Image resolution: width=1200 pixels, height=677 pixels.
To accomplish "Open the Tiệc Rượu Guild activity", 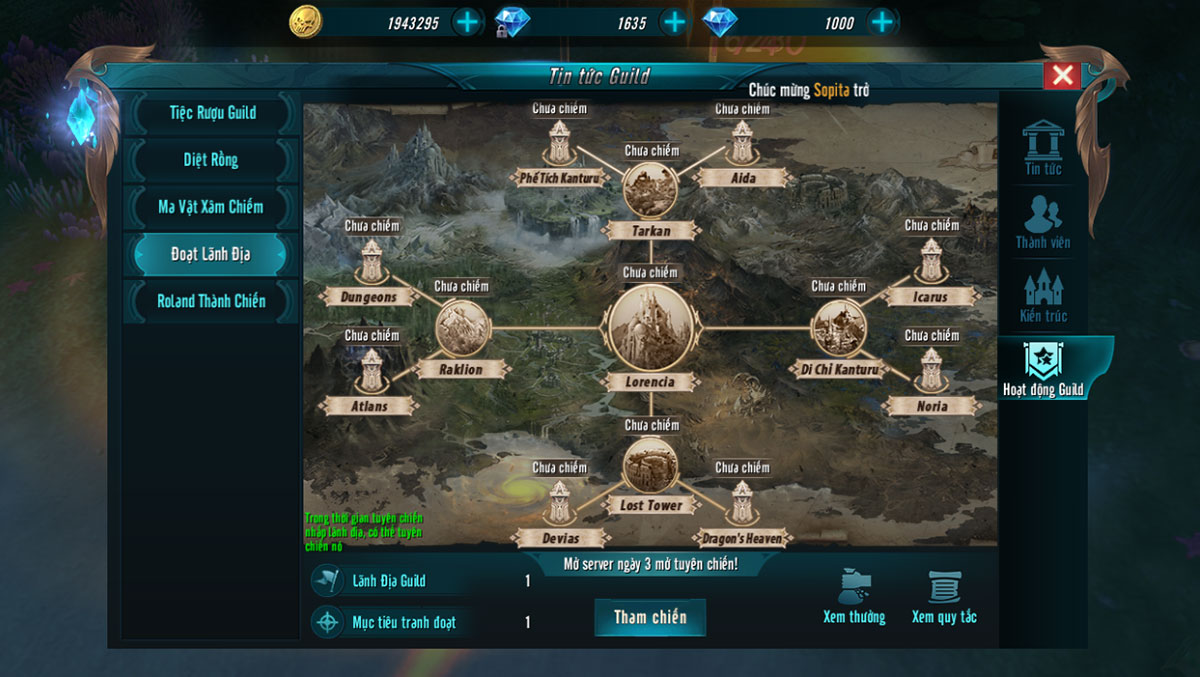I will tap(212, 113).
